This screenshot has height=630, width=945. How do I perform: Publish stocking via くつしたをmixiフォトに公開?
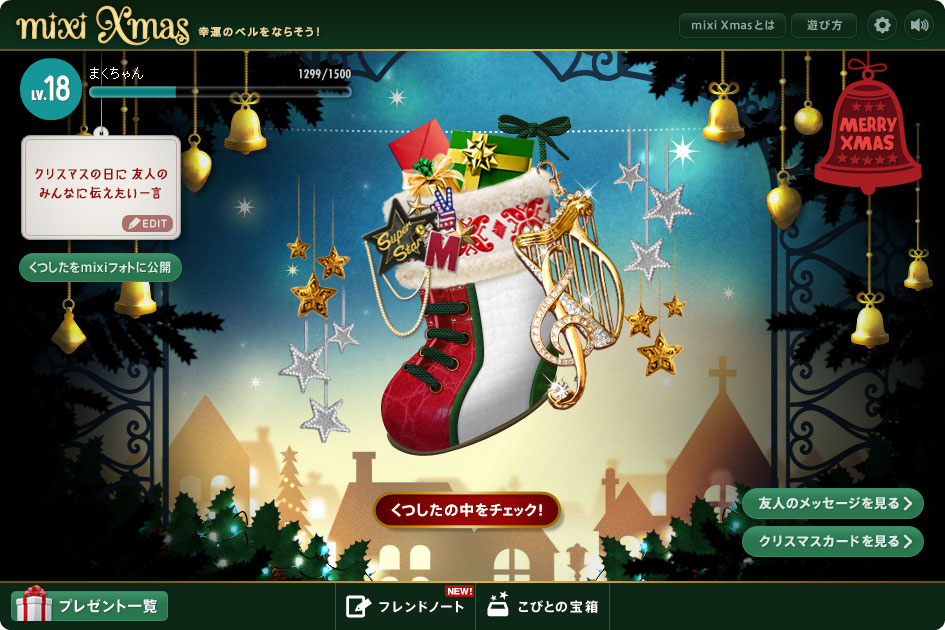[100, 268]
